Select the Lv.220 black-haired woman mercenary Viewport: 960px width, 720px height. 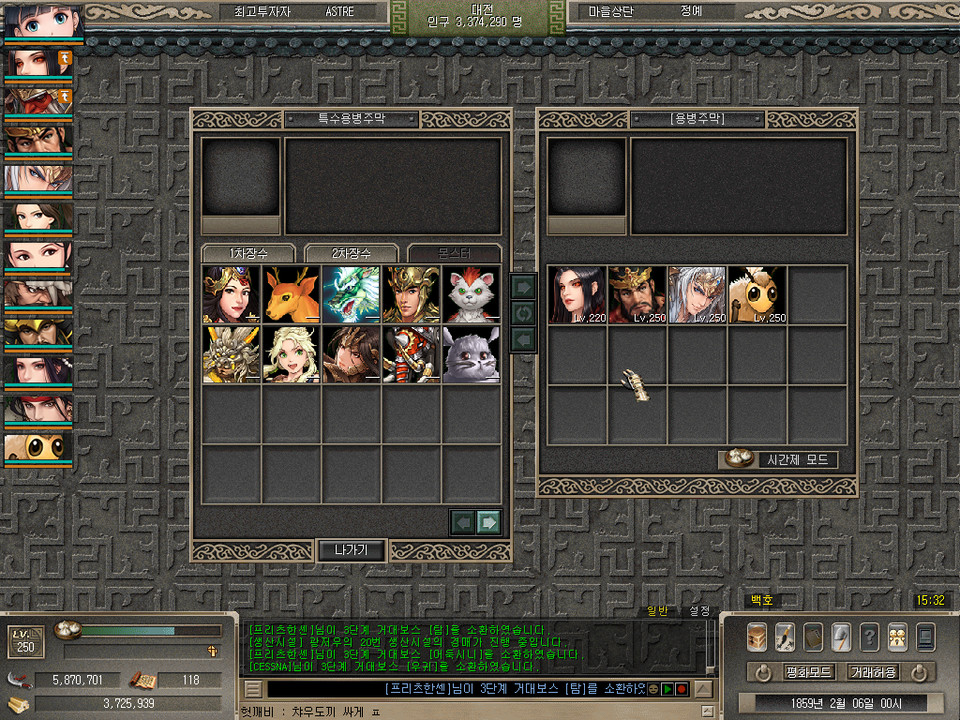tap(577, 295)
